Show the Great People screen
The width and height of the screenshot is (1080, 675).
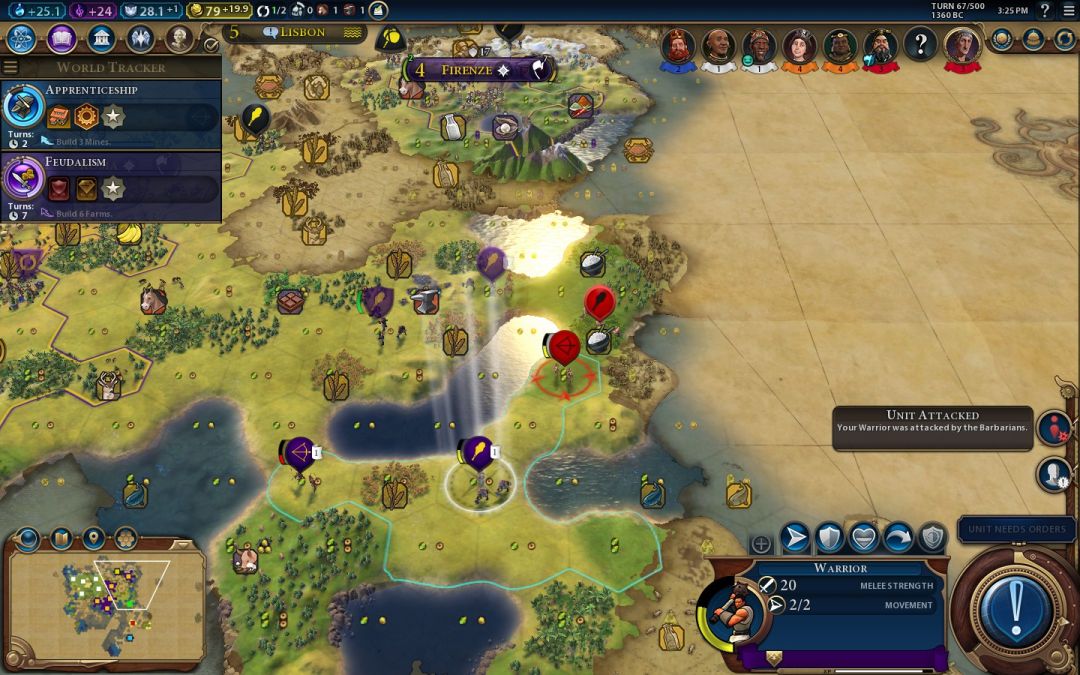pos(179,39)
